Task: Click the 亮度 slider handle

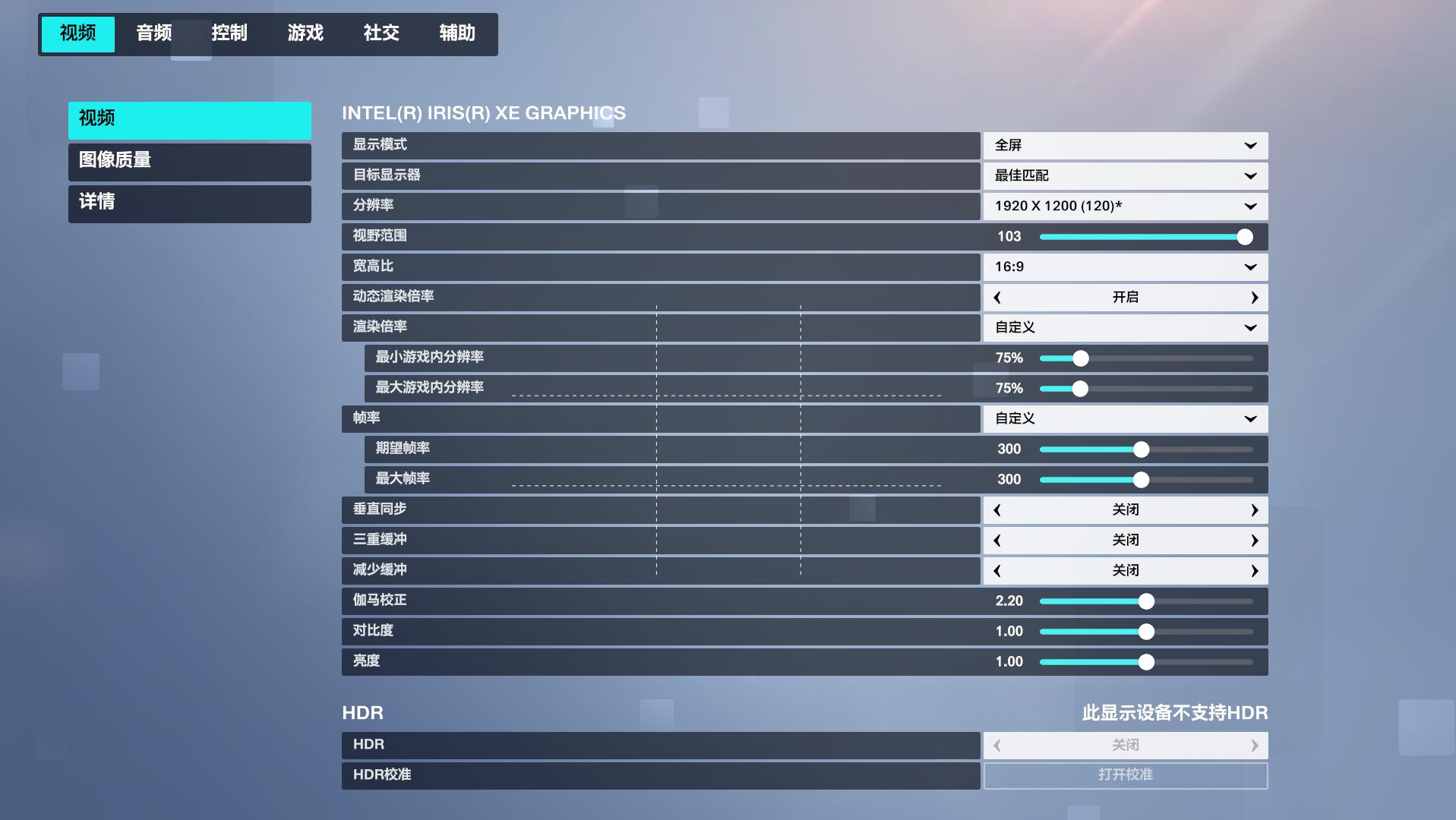Action: [1147, 661]
